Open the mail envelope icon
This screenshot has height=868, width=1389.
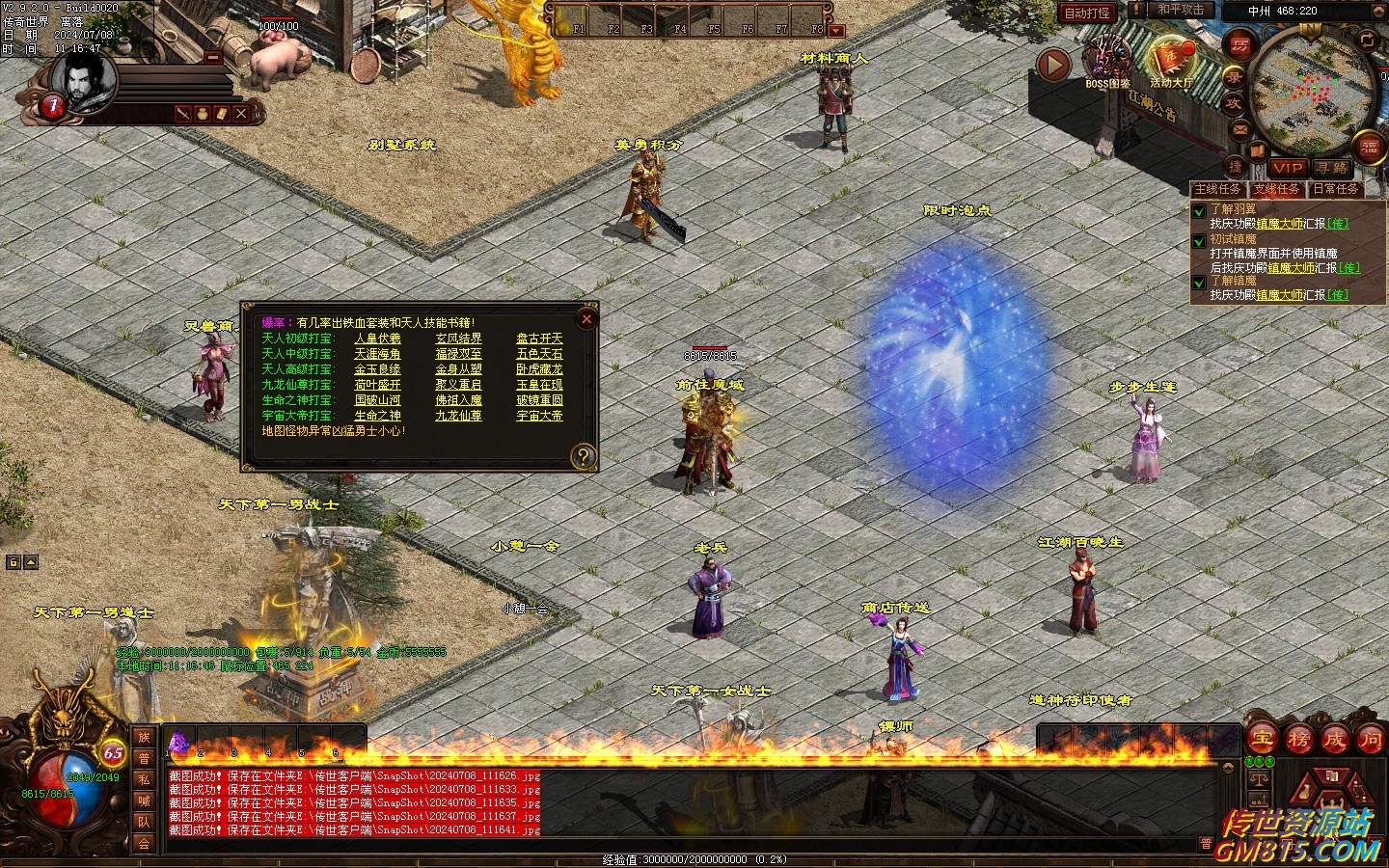[1239, 129]
